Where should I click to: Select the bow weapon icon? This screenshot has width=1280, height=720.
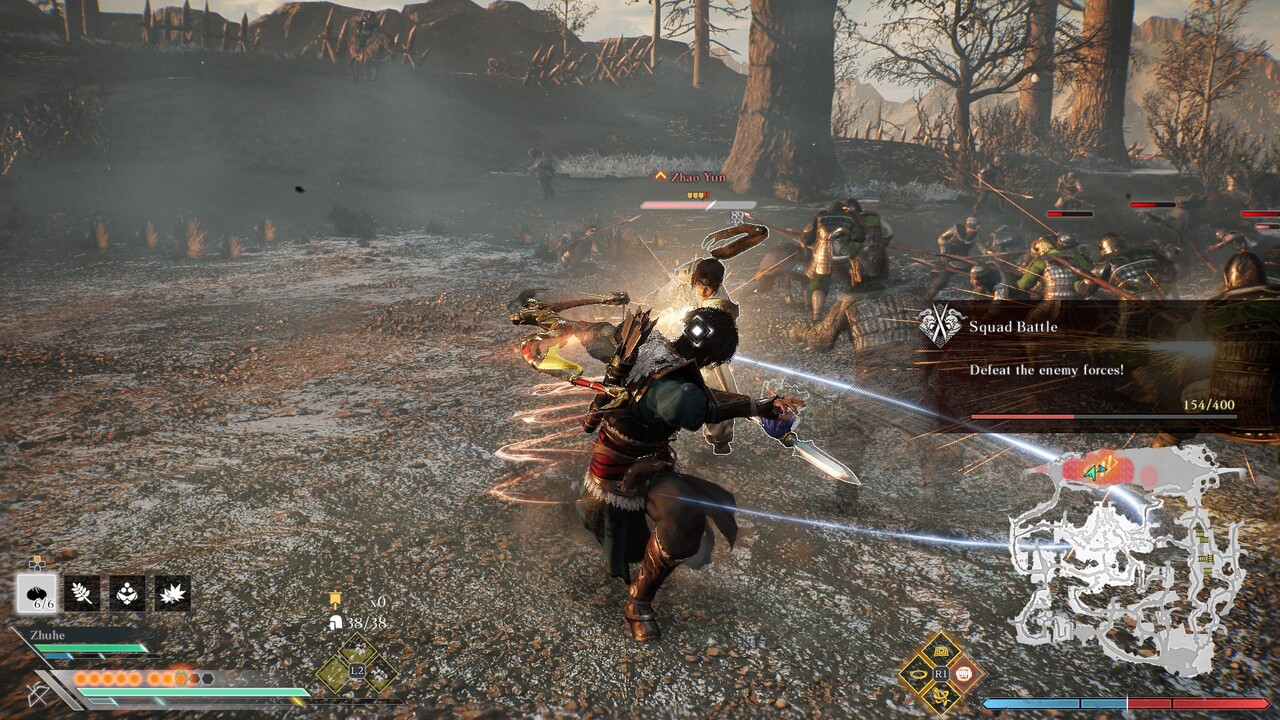40,693
